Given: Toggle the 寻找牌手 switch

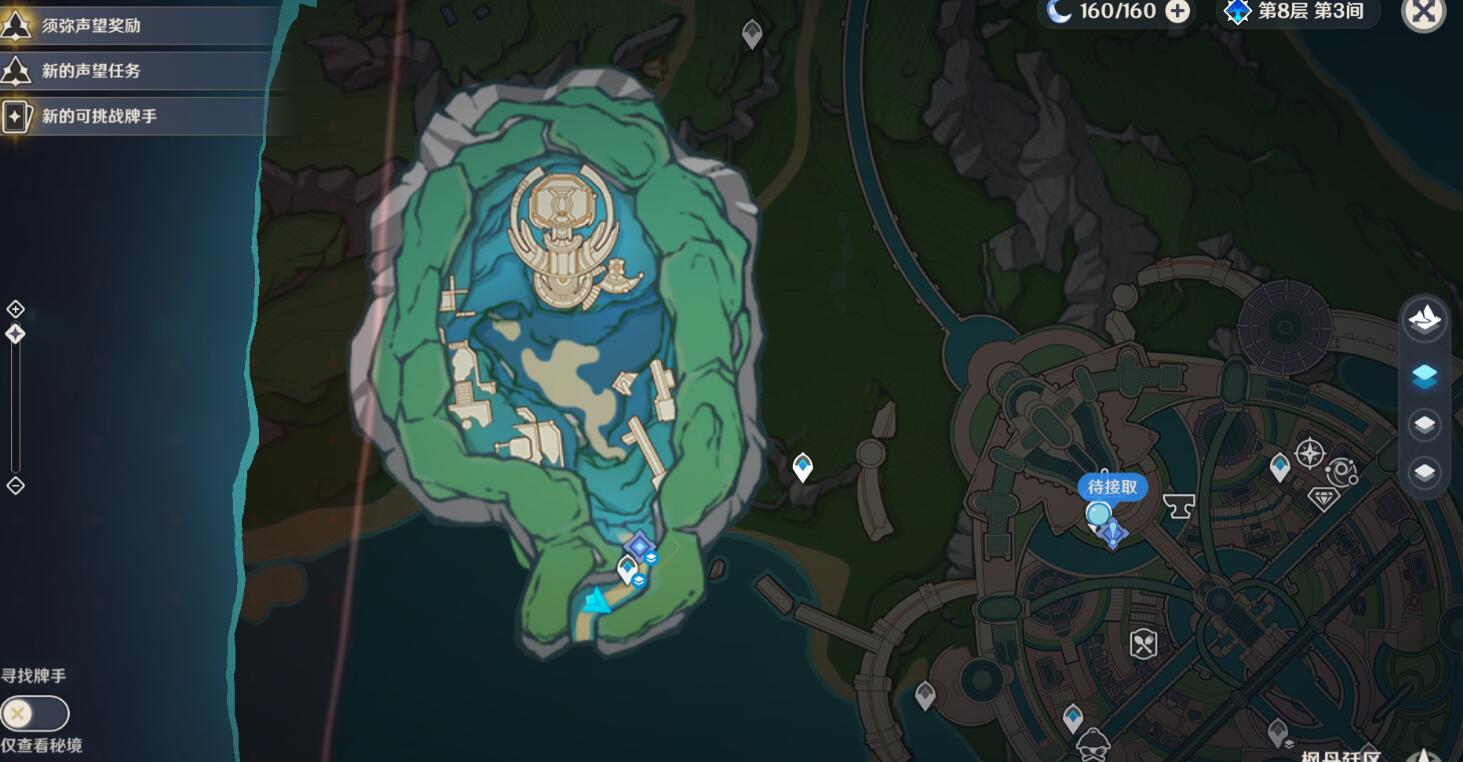Looking at the screenshot, I should click(x=34, y=714).
